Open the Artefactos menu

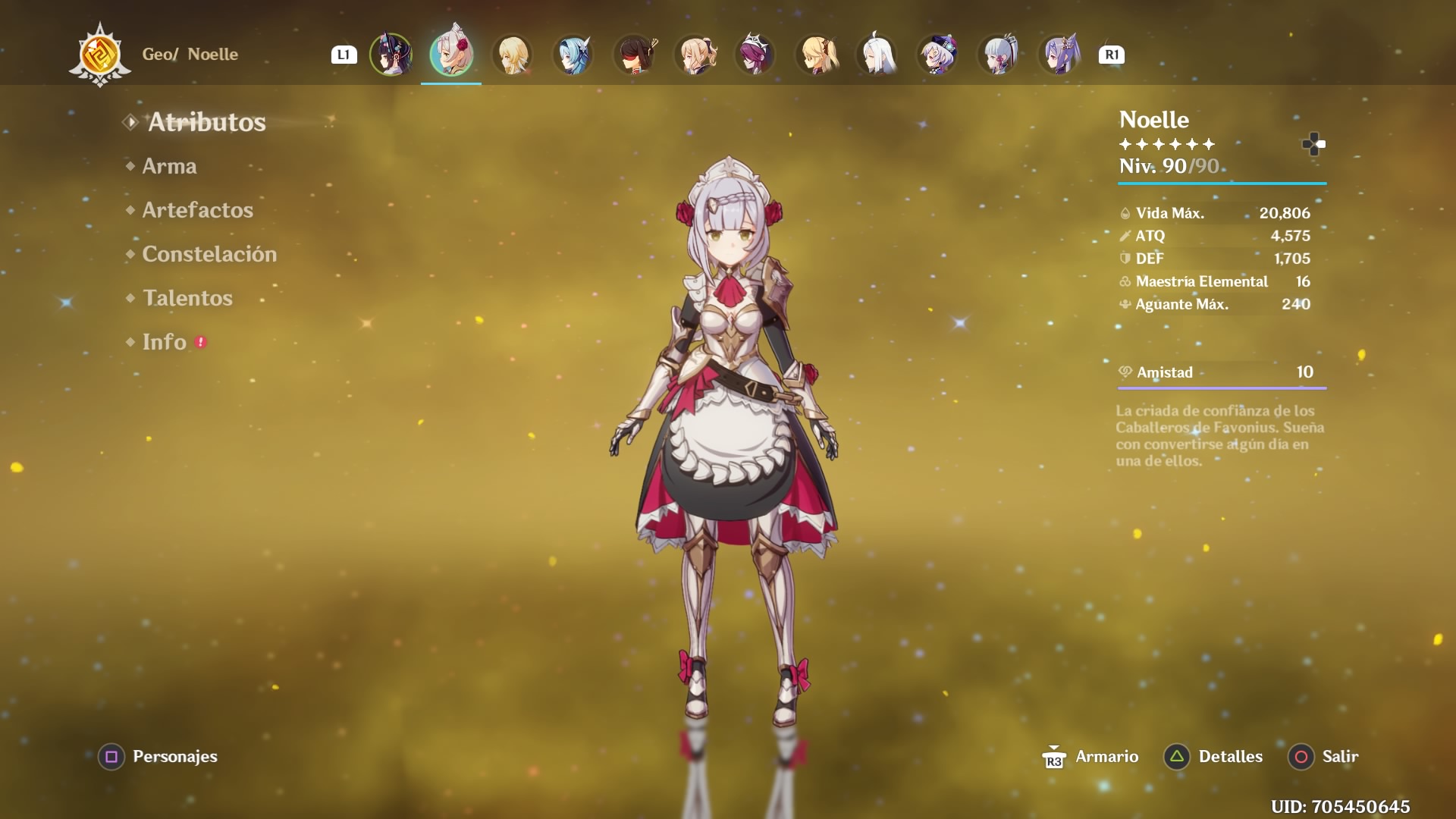[197, 210]
